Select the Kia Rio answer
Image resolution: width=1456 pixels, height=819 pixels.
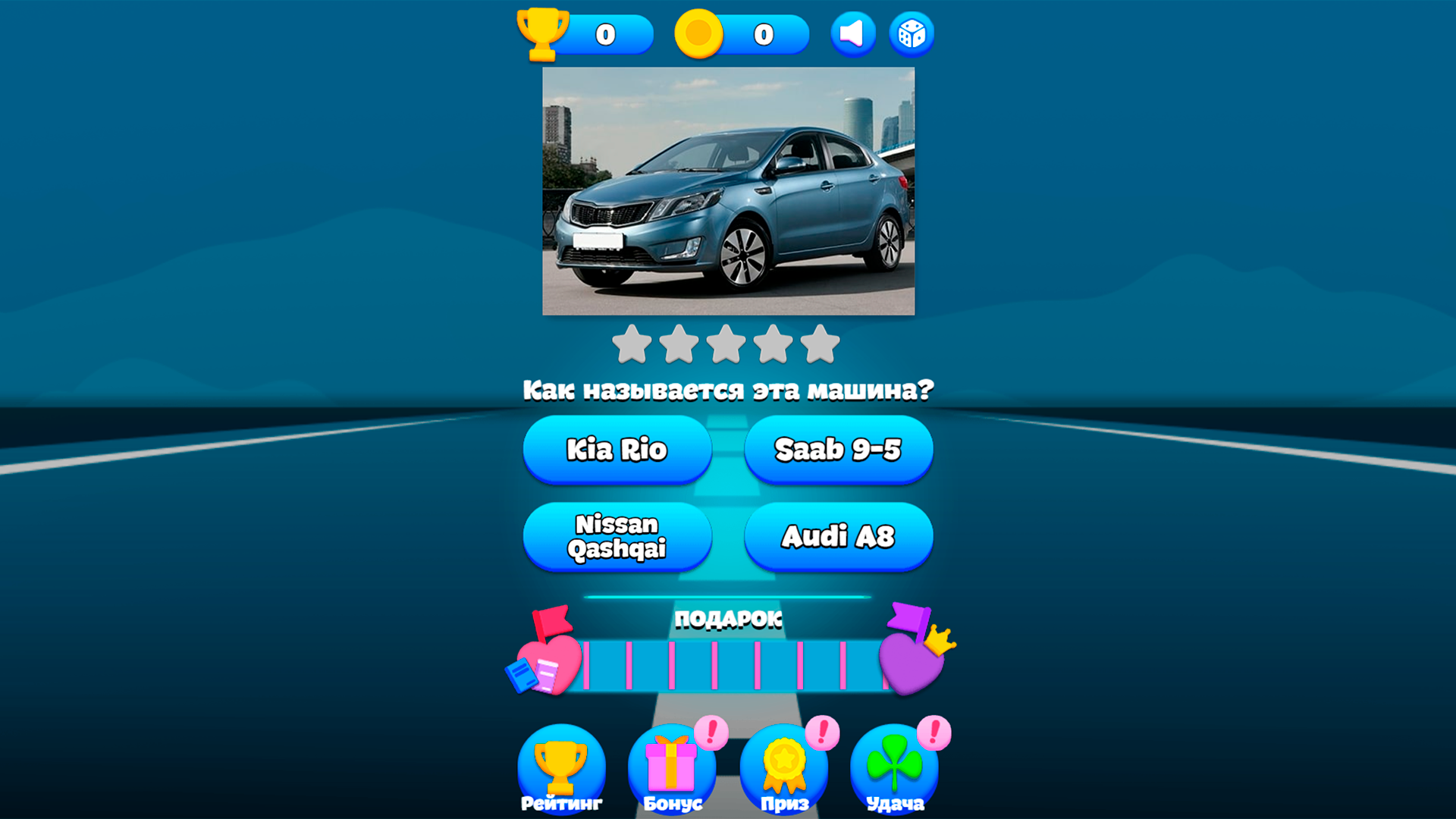tap(617, 450)
